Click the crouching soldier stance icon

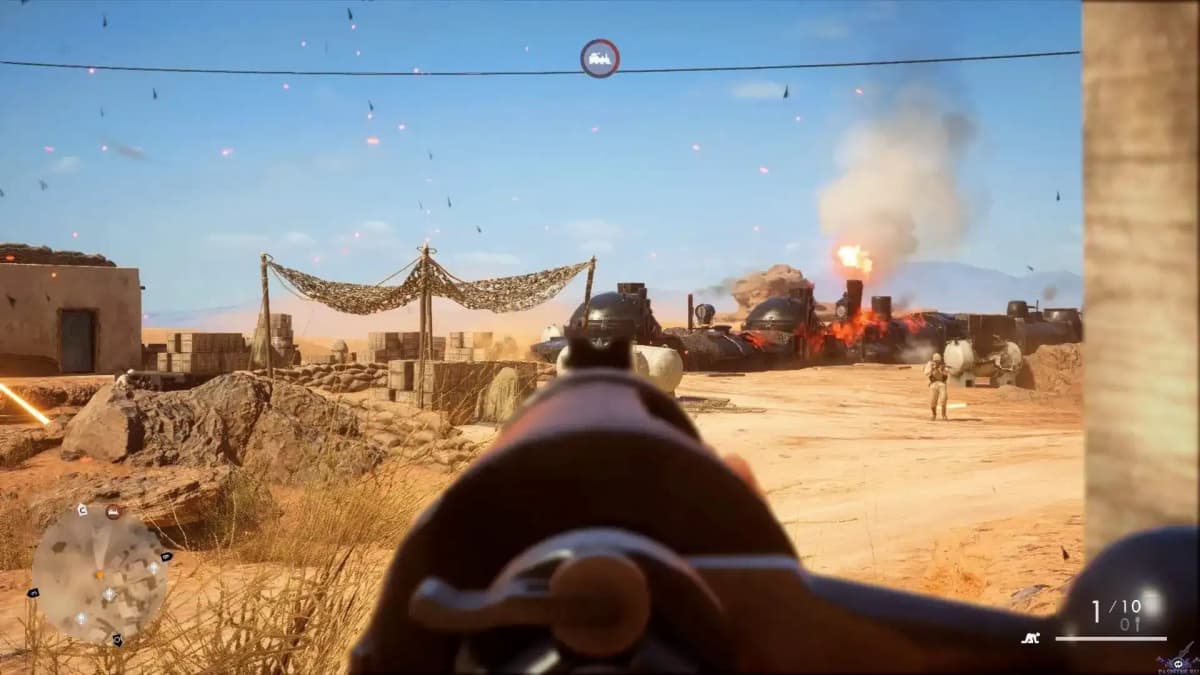point(1029,637)
